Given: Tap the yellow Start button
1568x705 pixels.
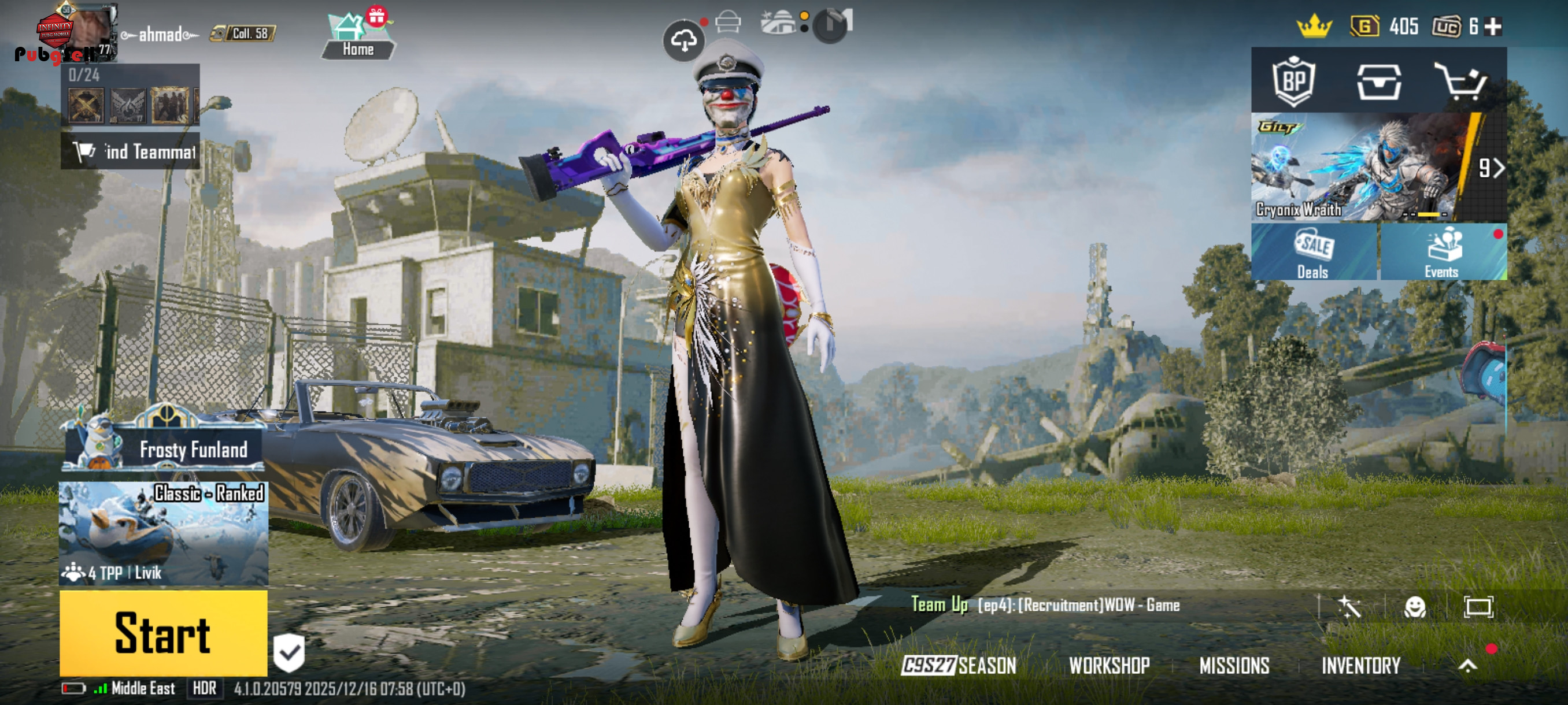Looking at the screenshot, I should click(x=163, y=633).
